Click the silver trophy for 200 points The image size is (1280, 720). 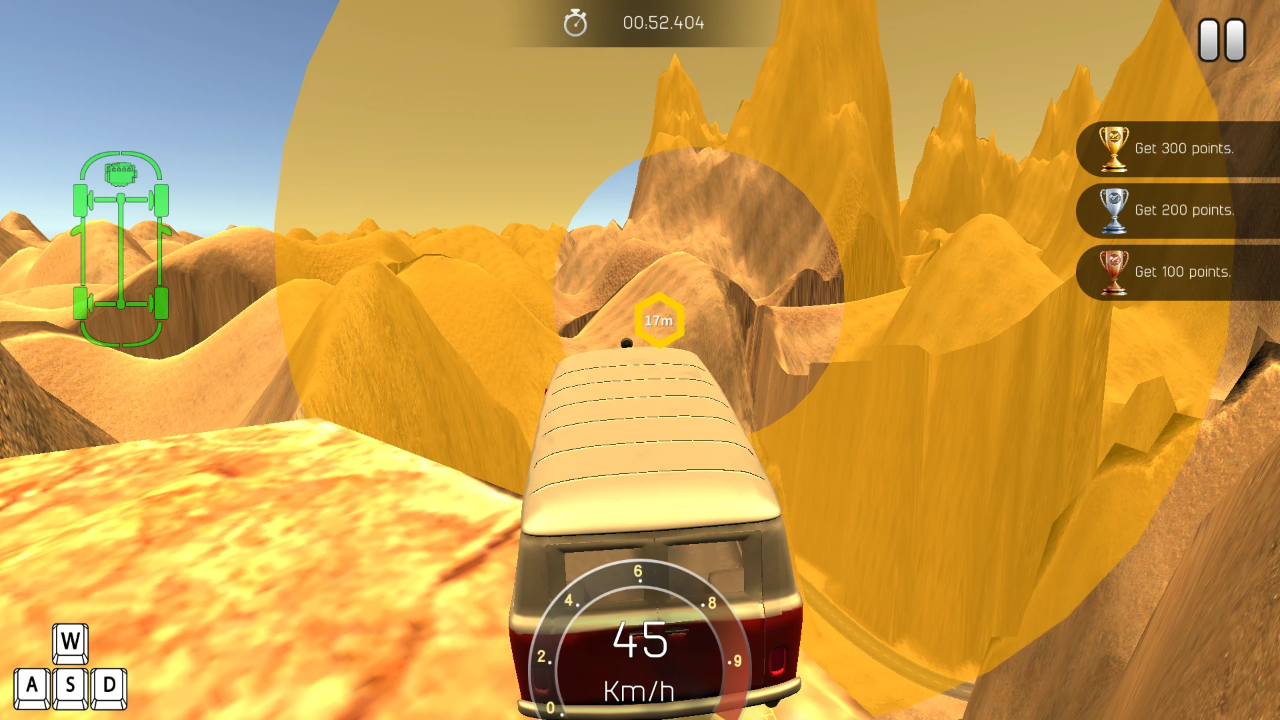1114,210
